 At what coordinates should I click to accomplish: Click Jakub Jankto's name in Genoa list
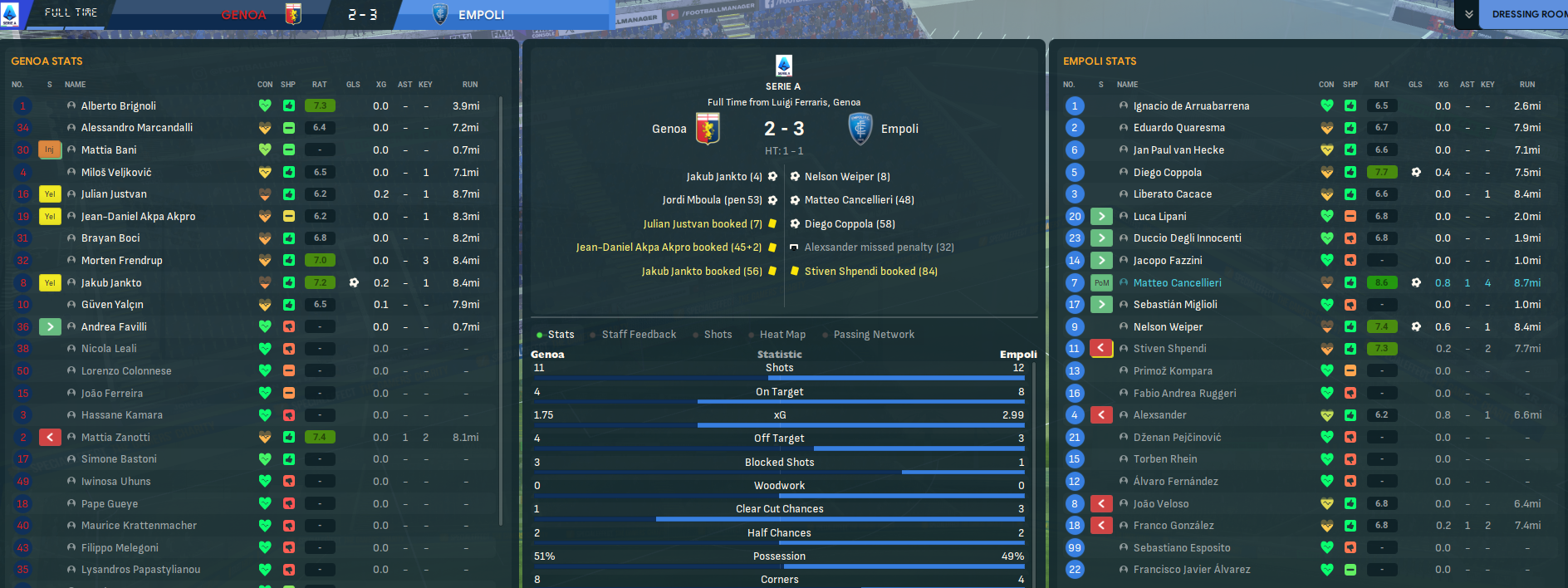click(111, 283)
